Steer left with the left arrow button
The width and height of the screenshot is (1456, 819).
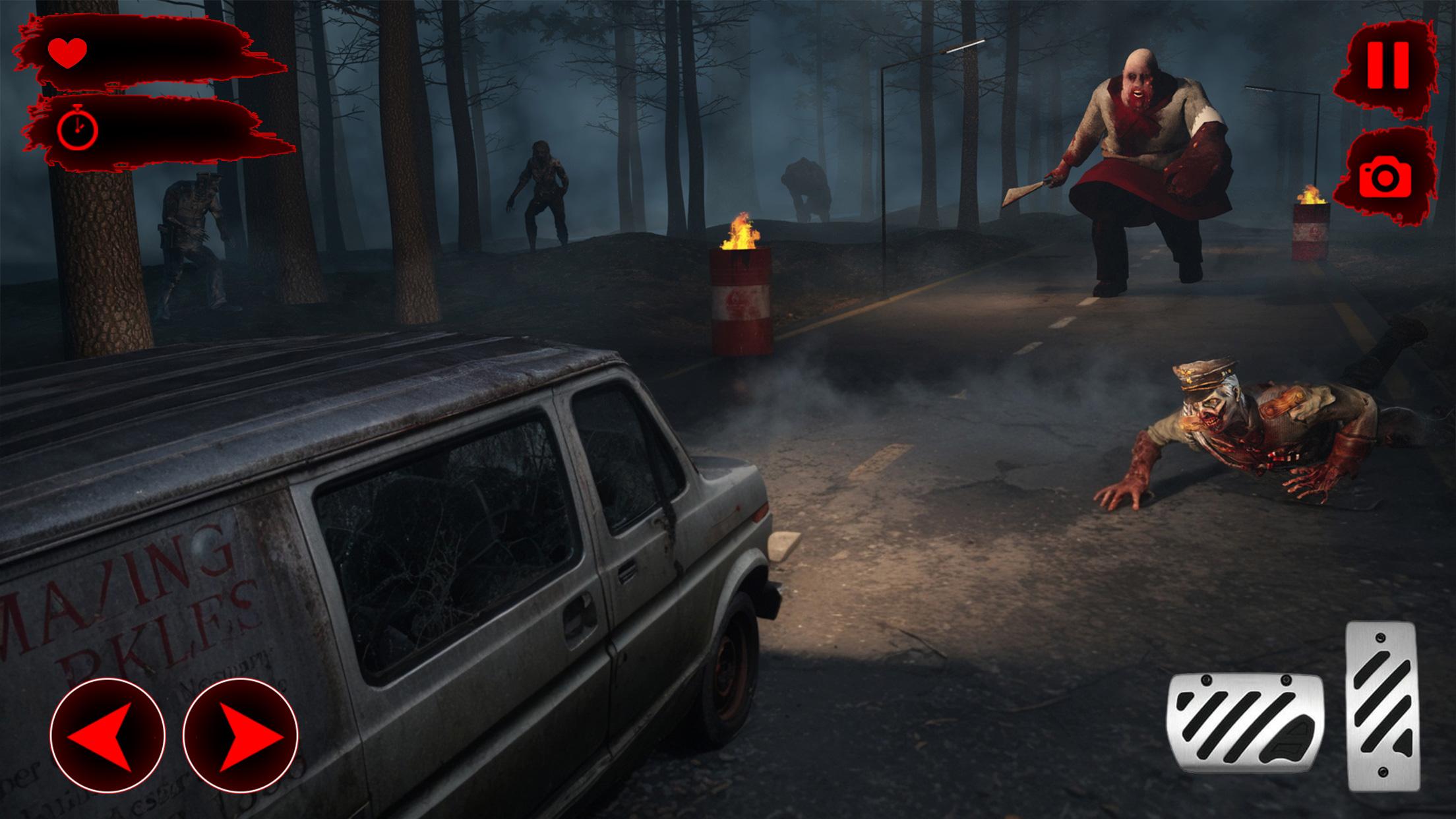(107, 735)
